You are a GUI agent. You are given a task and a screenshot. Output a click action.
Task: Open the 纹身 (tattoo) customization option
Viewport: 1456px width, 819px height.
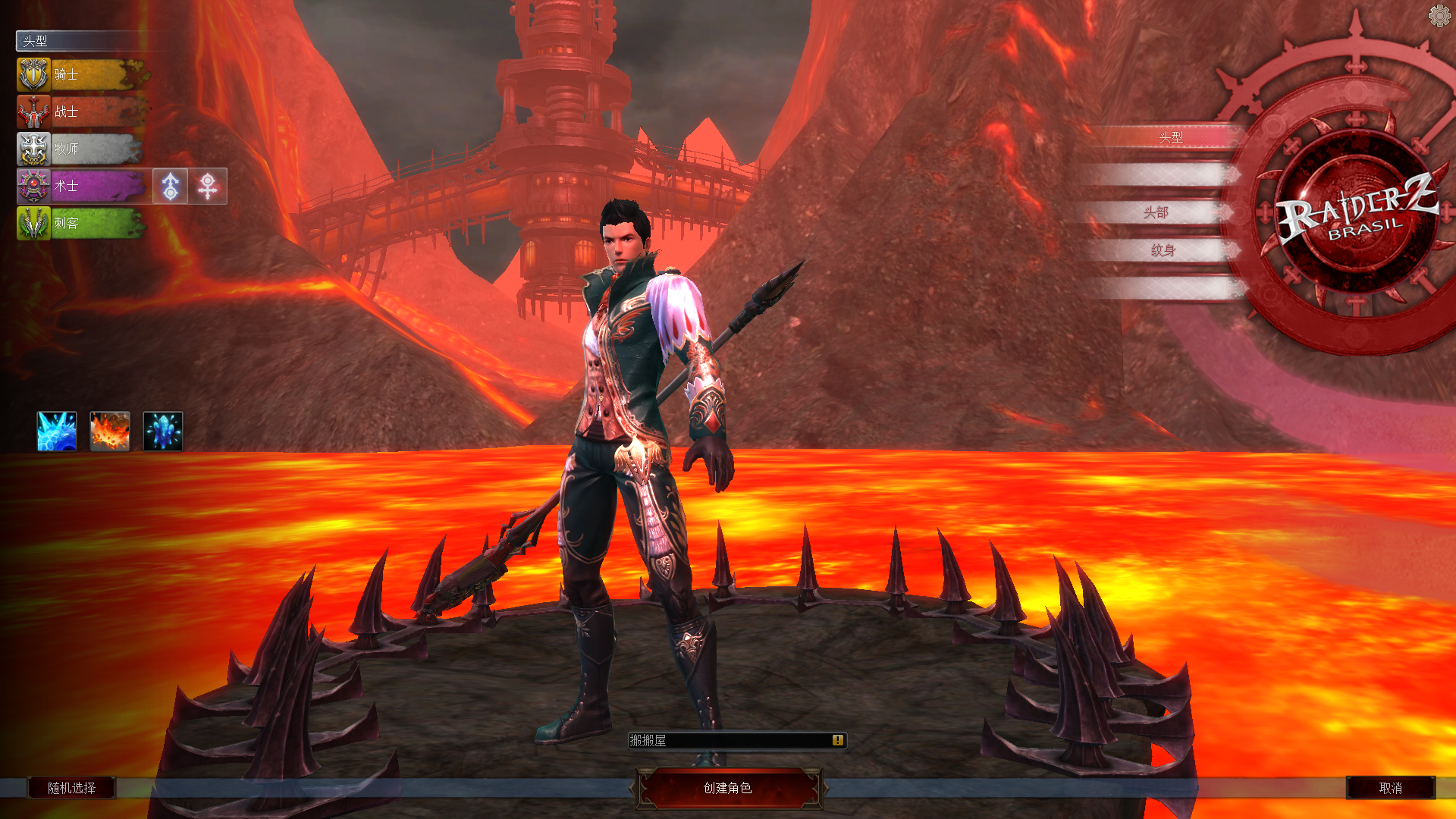[1163, 250]
